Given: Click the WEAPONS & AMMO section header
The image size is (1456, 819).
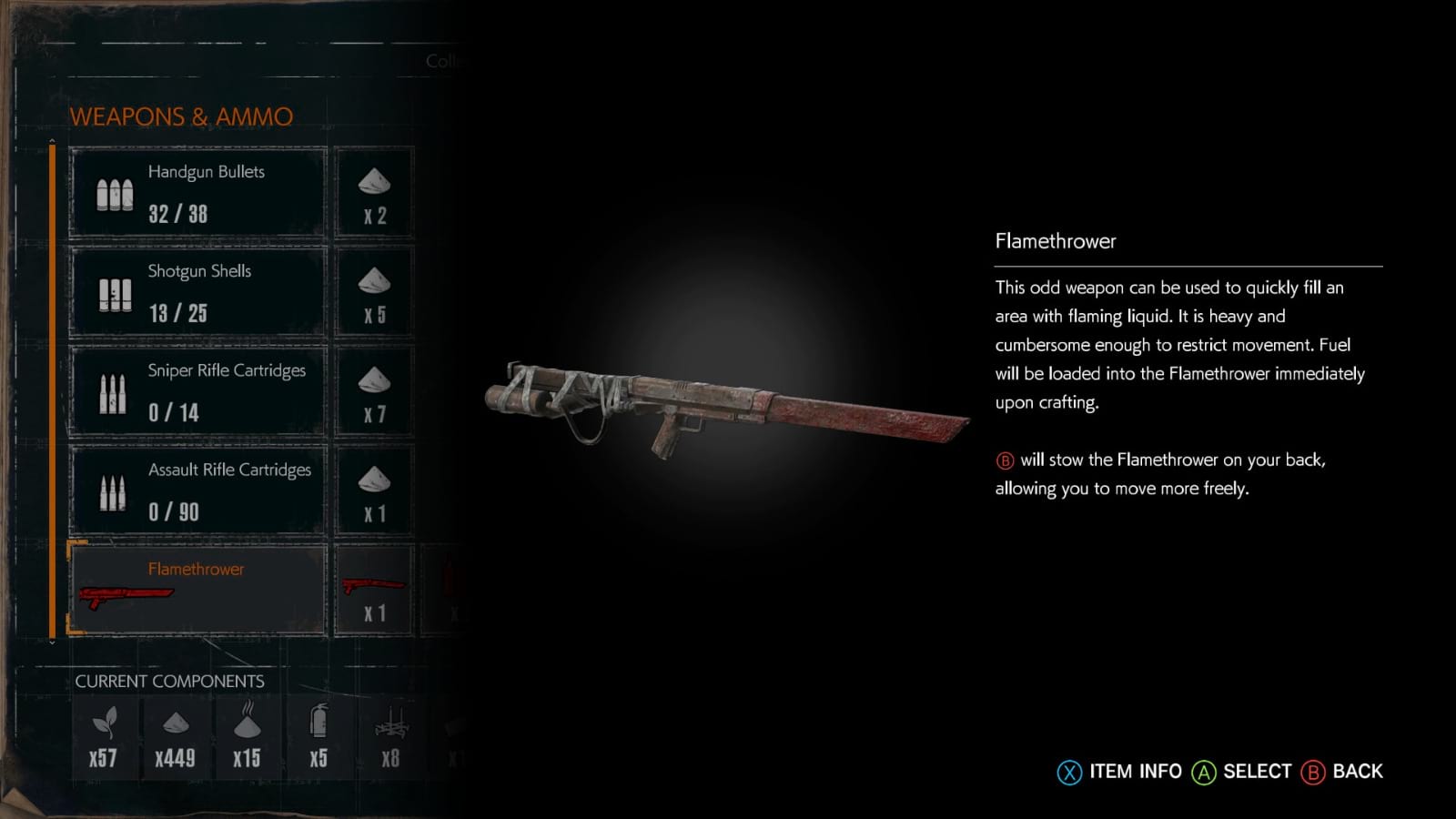Looking at the screenshot, I should pos(181,116).
